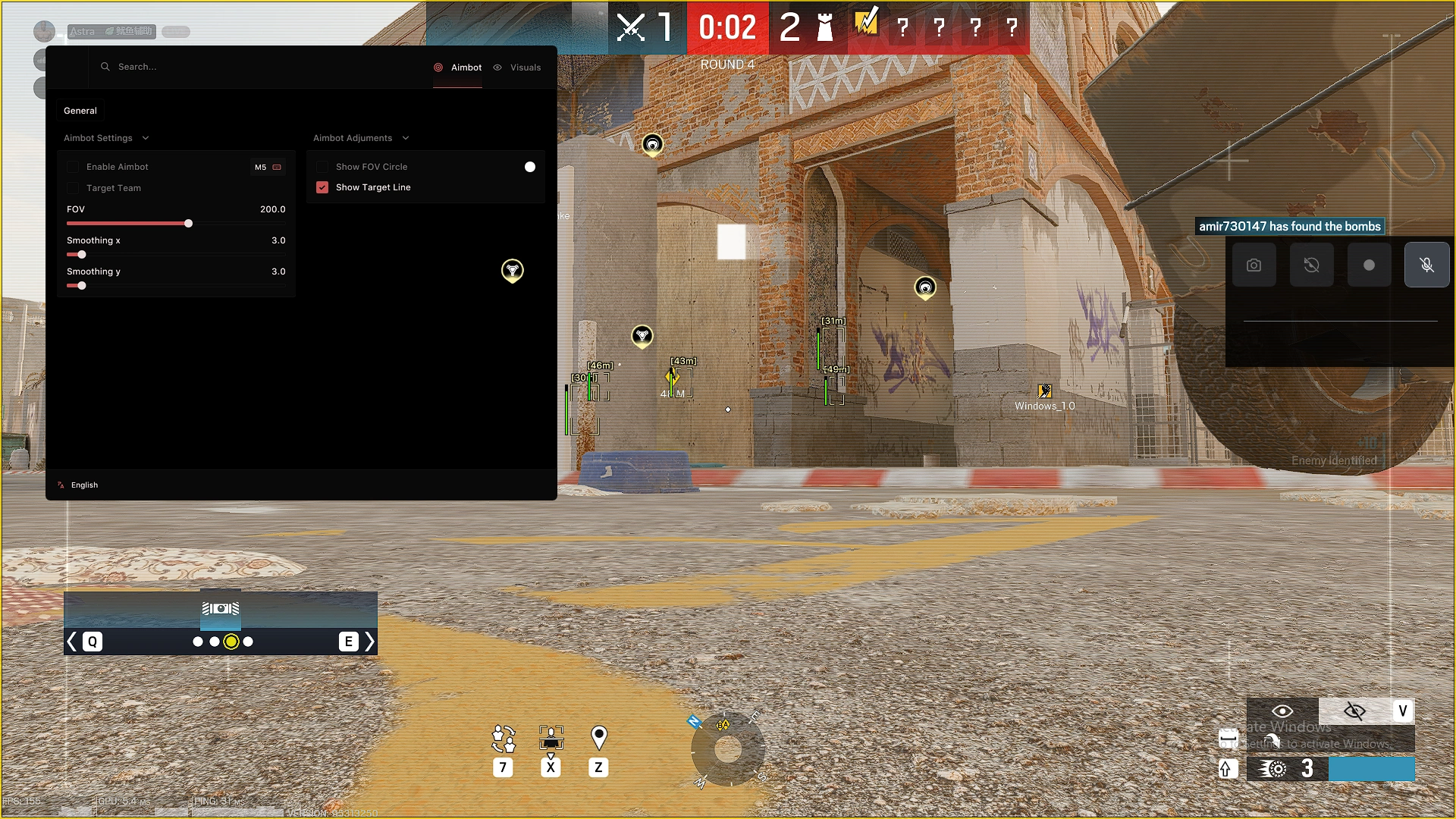Image resolution: width=1456 pixels, height=819 pixels.
Task: Toggle the Show FOV Circle checkbox
Action: click(322, 167)
